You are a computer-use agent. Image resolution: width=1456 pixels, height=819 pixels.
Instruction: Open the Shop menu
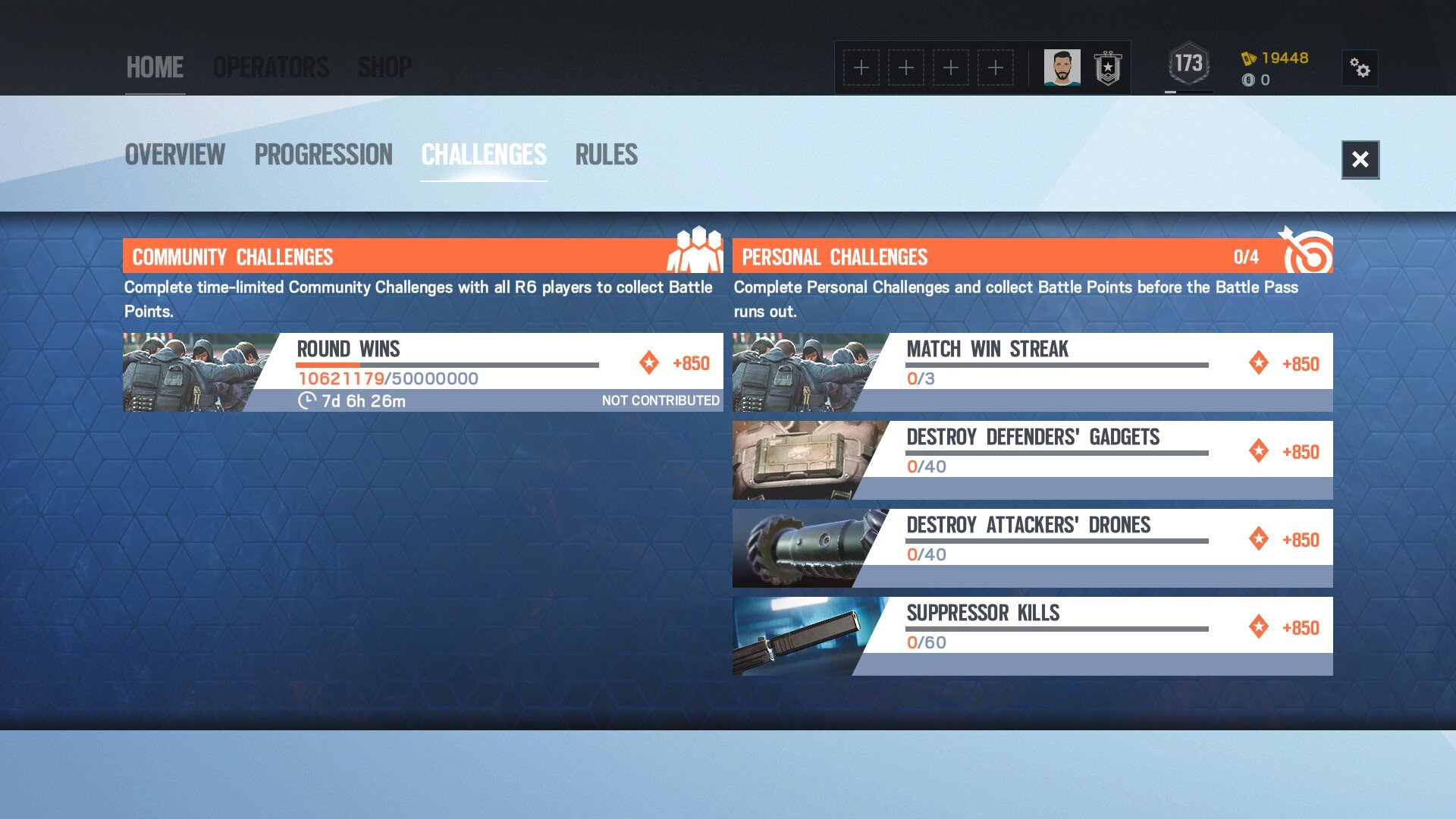[384, 67]
